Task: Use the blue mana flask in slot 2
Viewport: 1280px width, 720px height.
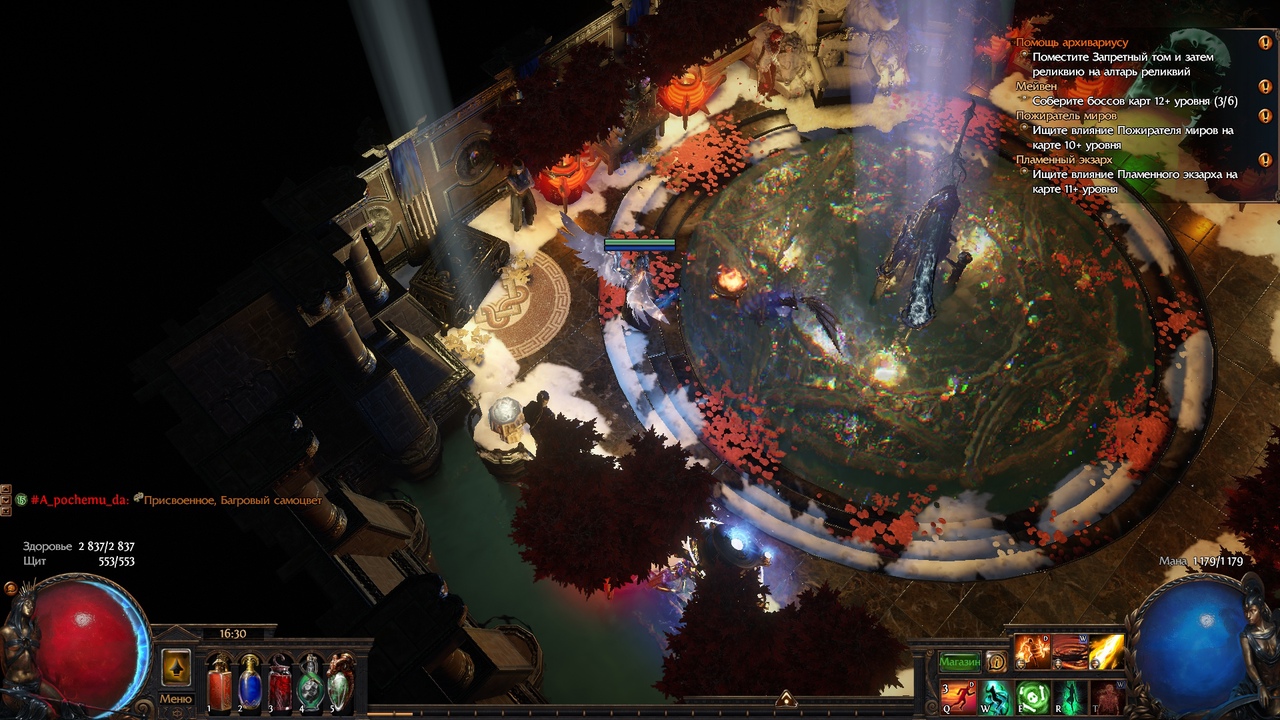Action: coord(249,684)
